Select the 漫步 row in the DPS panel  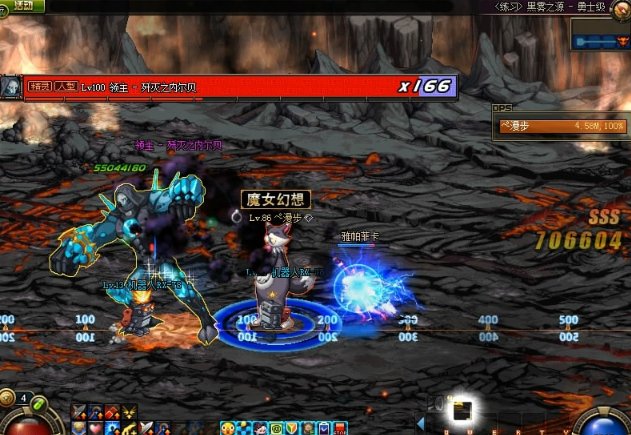click(562, 126)
